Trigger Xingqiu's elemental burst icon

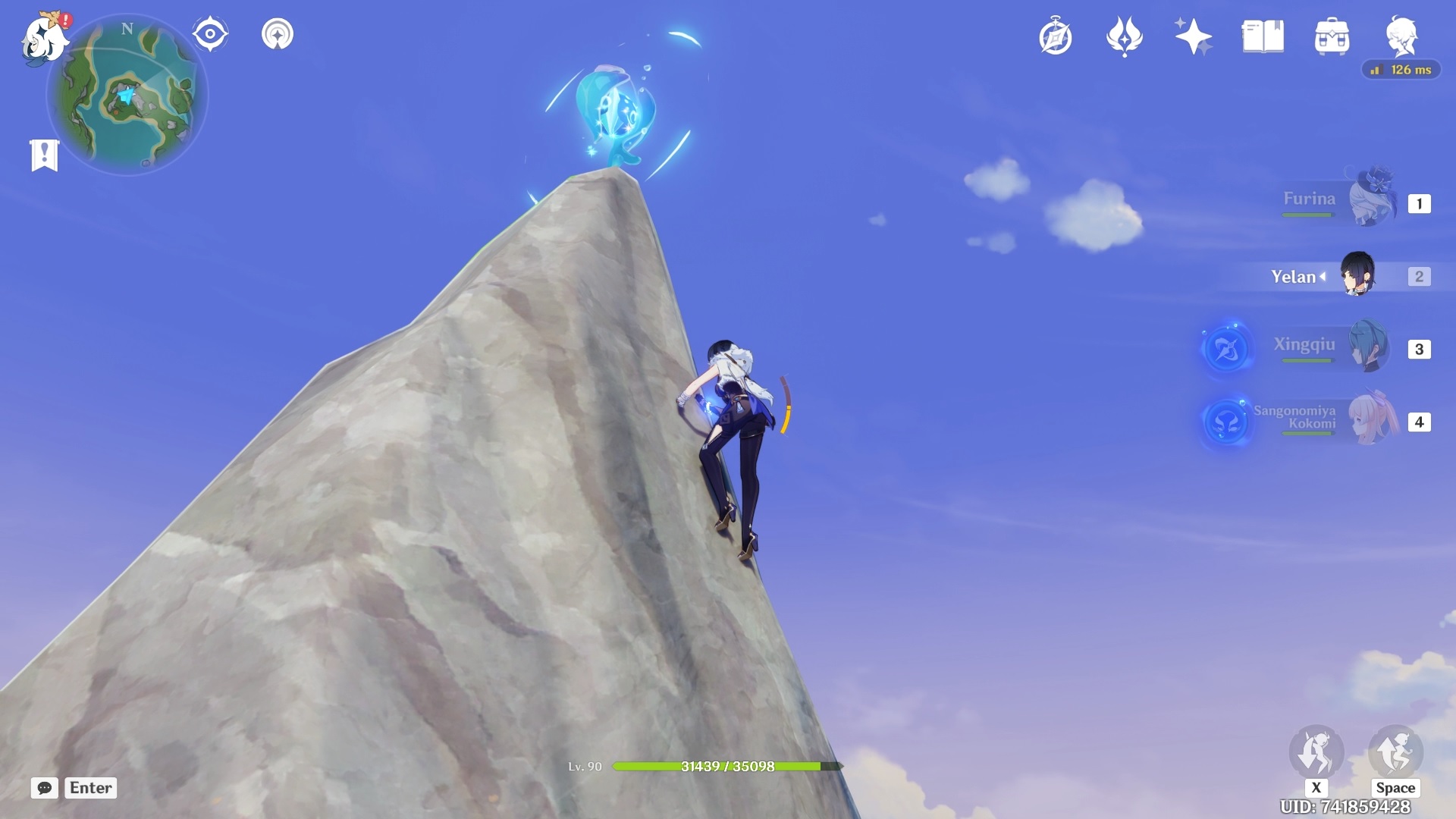(1226, 349)
